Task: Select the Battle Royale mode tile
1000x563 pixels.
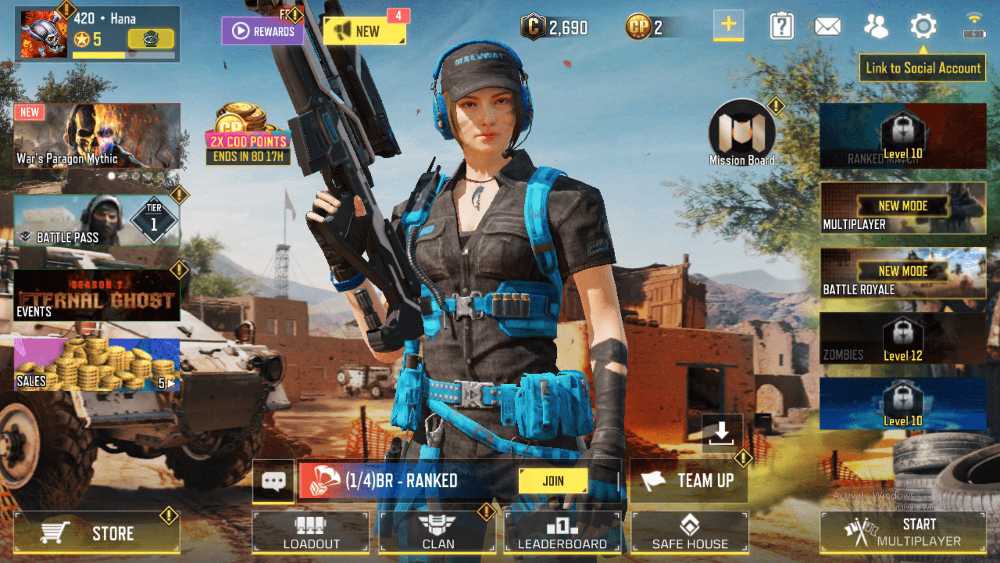Action: point(903,272)
